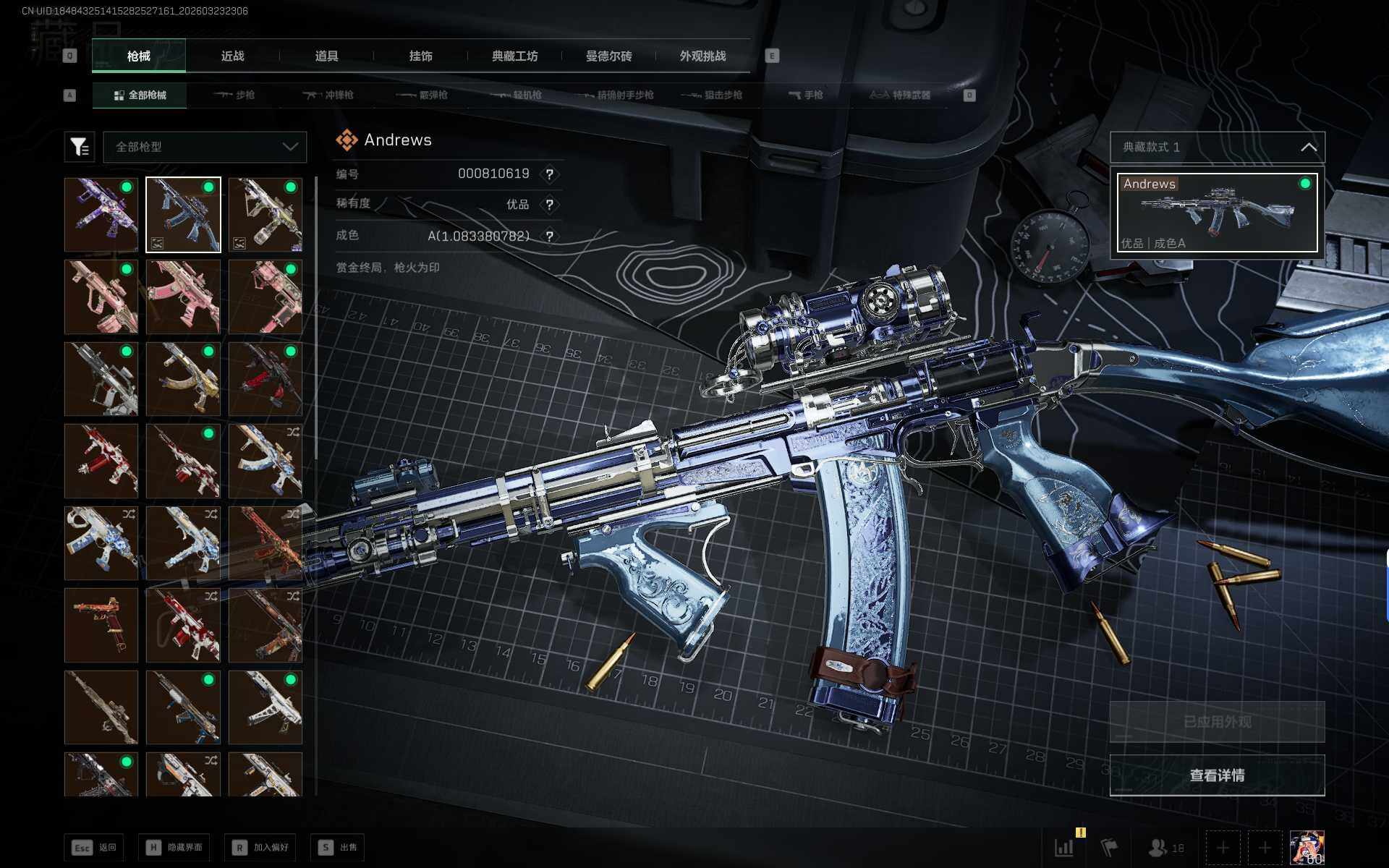Open the 道具 items tab
Screen dimensions: 1389x868
326,56
